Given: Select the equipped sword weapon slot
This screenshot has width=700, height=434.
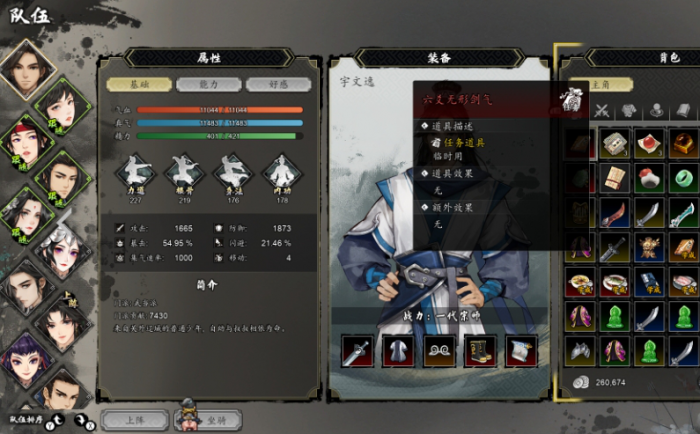Looking at the screenshot, I should pos(357,350).
